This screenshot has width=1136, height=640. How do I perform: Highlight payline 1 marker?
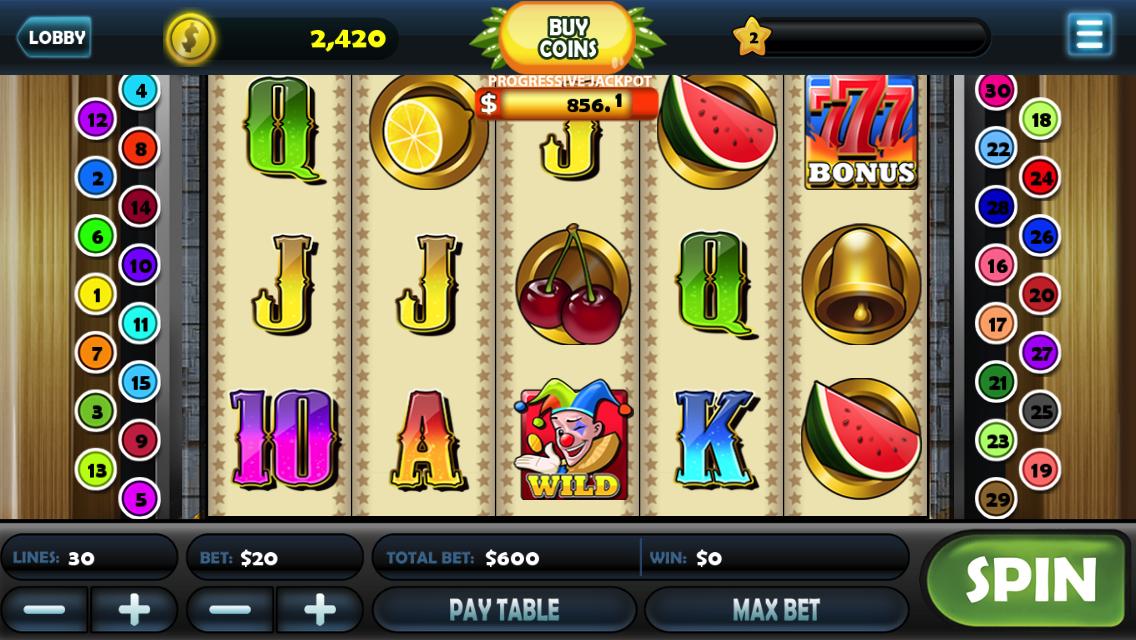pos(96,294)
